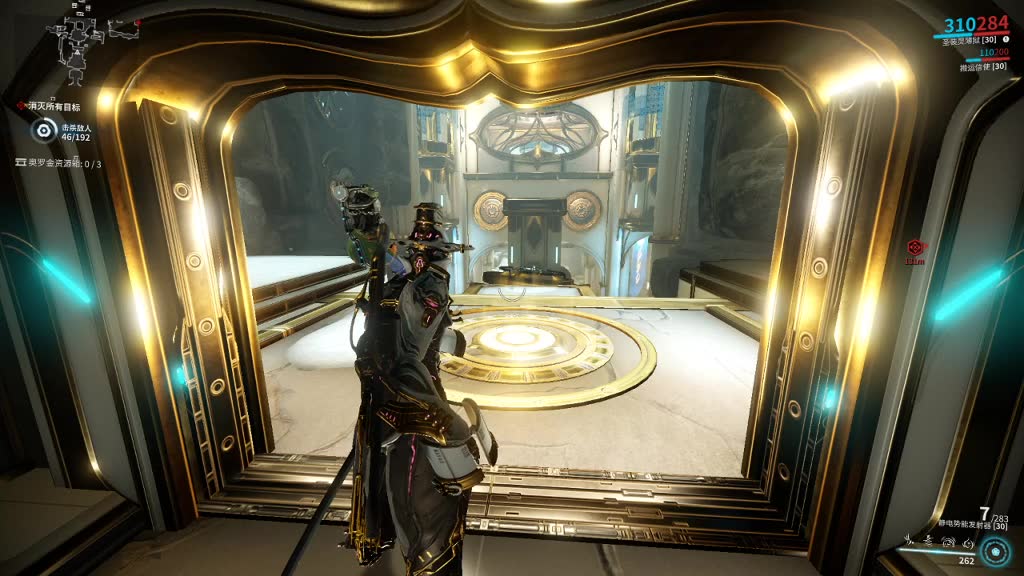The width and height of the screenshot is (1024, 576).
Task: Activate the first ability with the slash icon
Action: click(908, 541)
